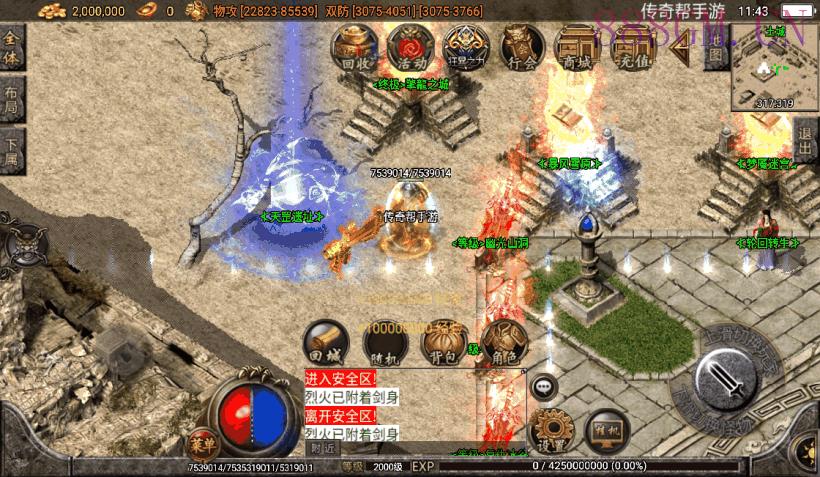Open the 充值 recharge screen
This screenshot has width=820, height=477.
pos(632,47)
